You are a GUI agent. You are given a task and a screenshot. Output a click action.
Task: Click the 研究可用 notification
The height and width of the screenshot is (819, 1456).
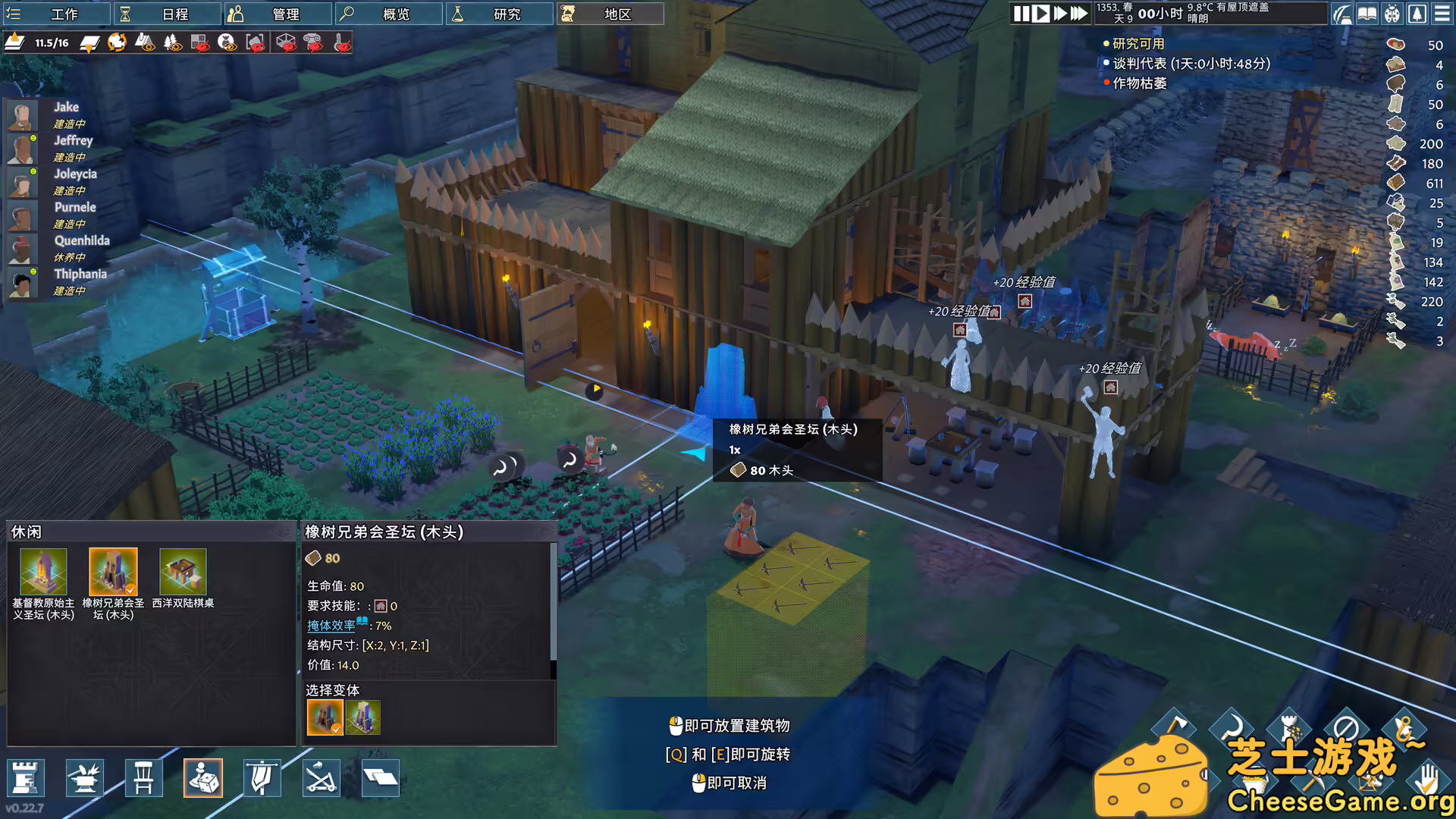pos(1140,44)
